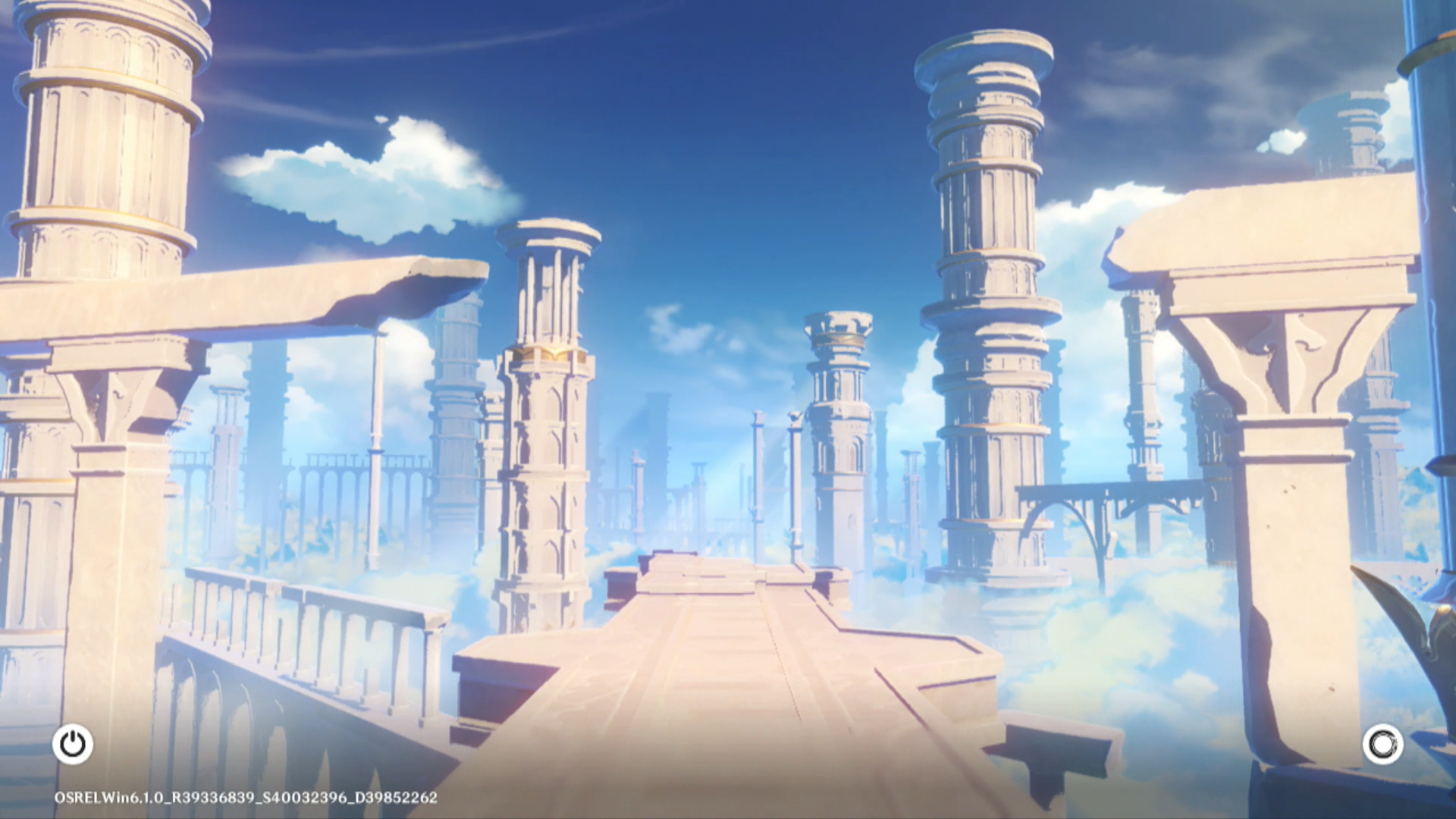Click the power icon to exit the game
Image resolution: width=1456 pixels, height=819 pixels.
click(73, 744)
